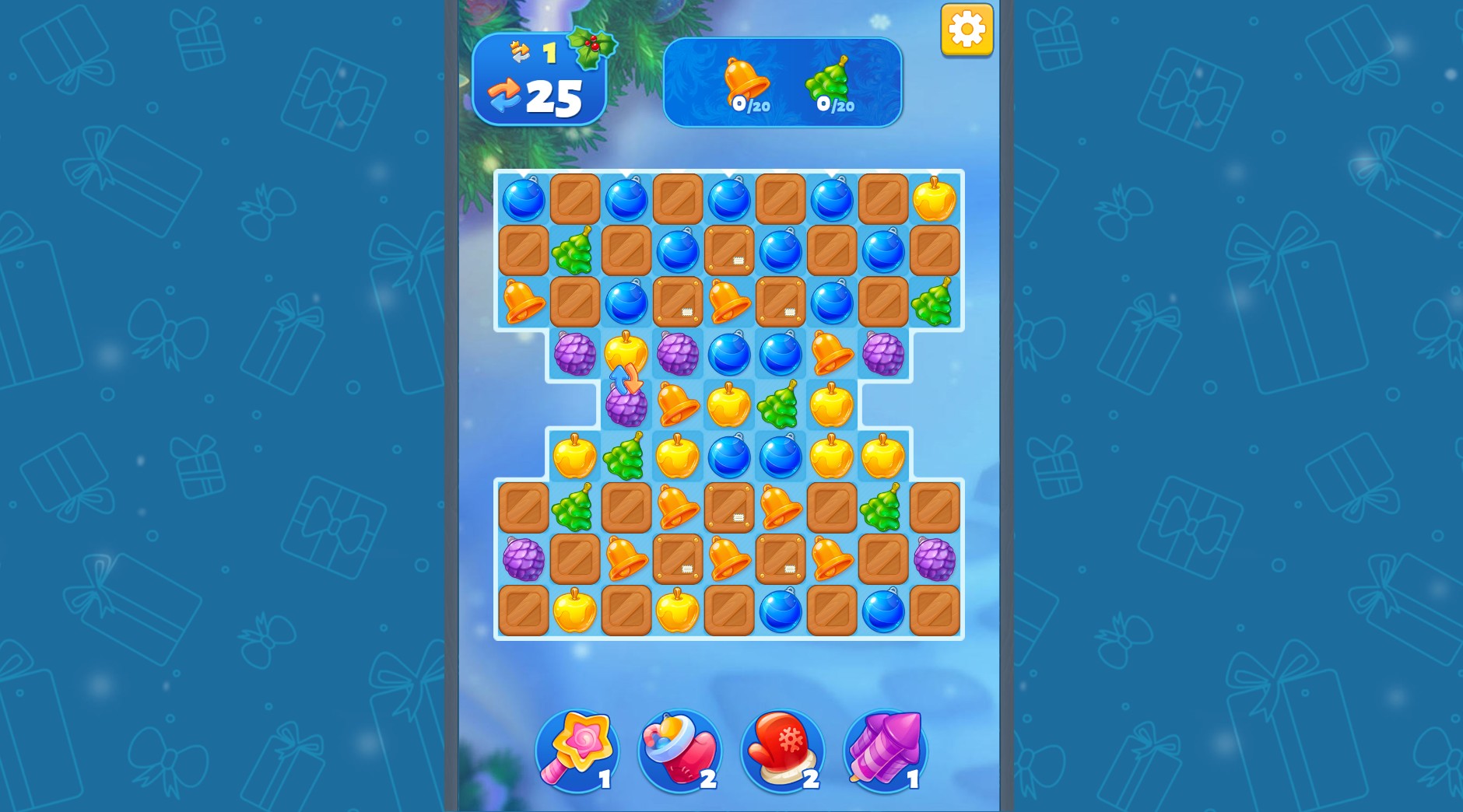Select a wooden crate tile on the board
Viewport: 1463px width, 812px height.
tap(575, 200)
